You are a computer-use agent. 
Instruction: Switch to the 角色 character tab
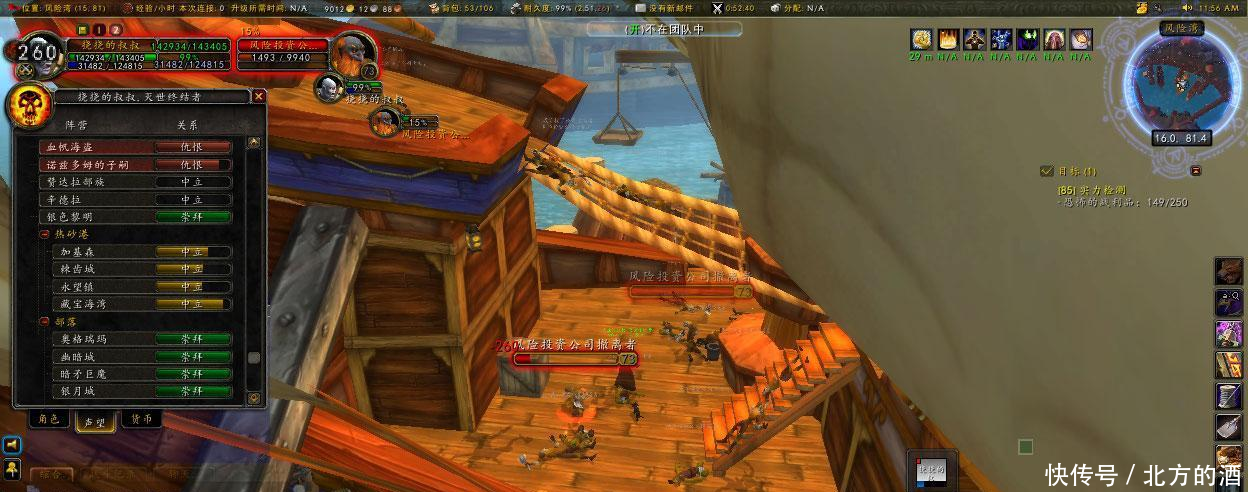[x=48, y=419]
